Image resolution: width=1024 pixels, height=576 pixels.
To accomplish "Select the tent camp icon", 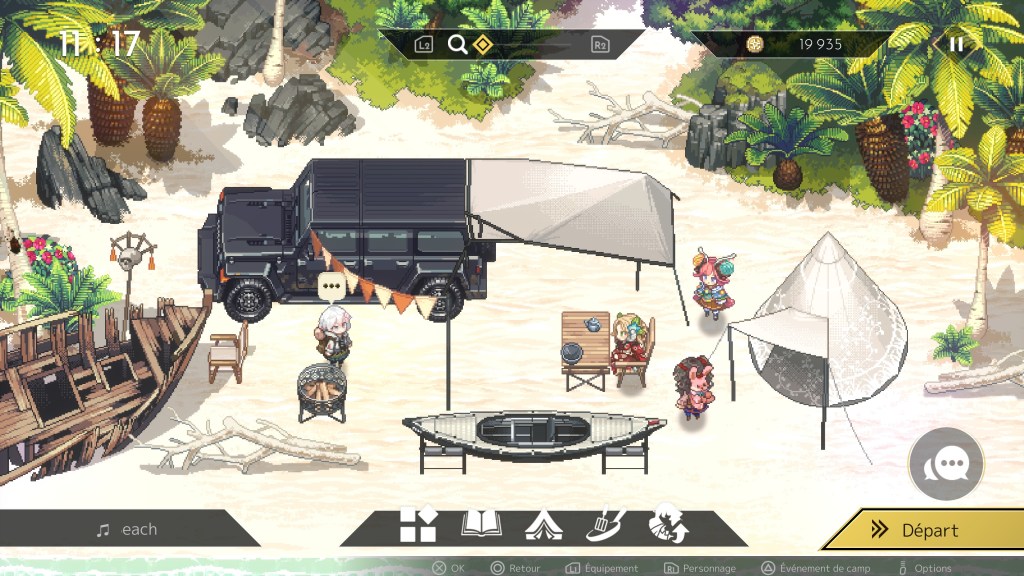I will 543,525.
